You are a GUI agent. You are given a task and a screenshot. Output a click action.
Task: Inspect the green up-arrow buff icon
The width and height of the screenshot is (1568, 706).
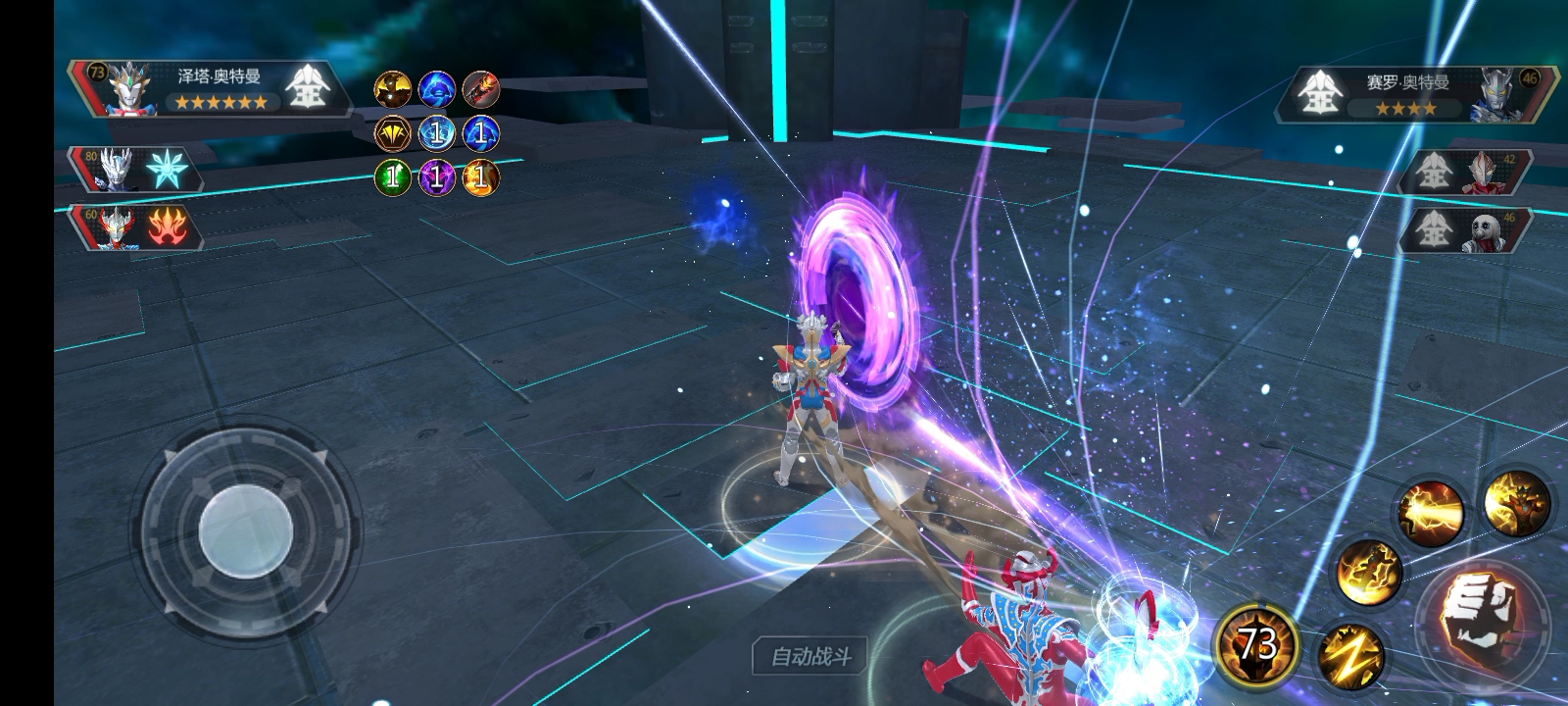click(393, 177)
